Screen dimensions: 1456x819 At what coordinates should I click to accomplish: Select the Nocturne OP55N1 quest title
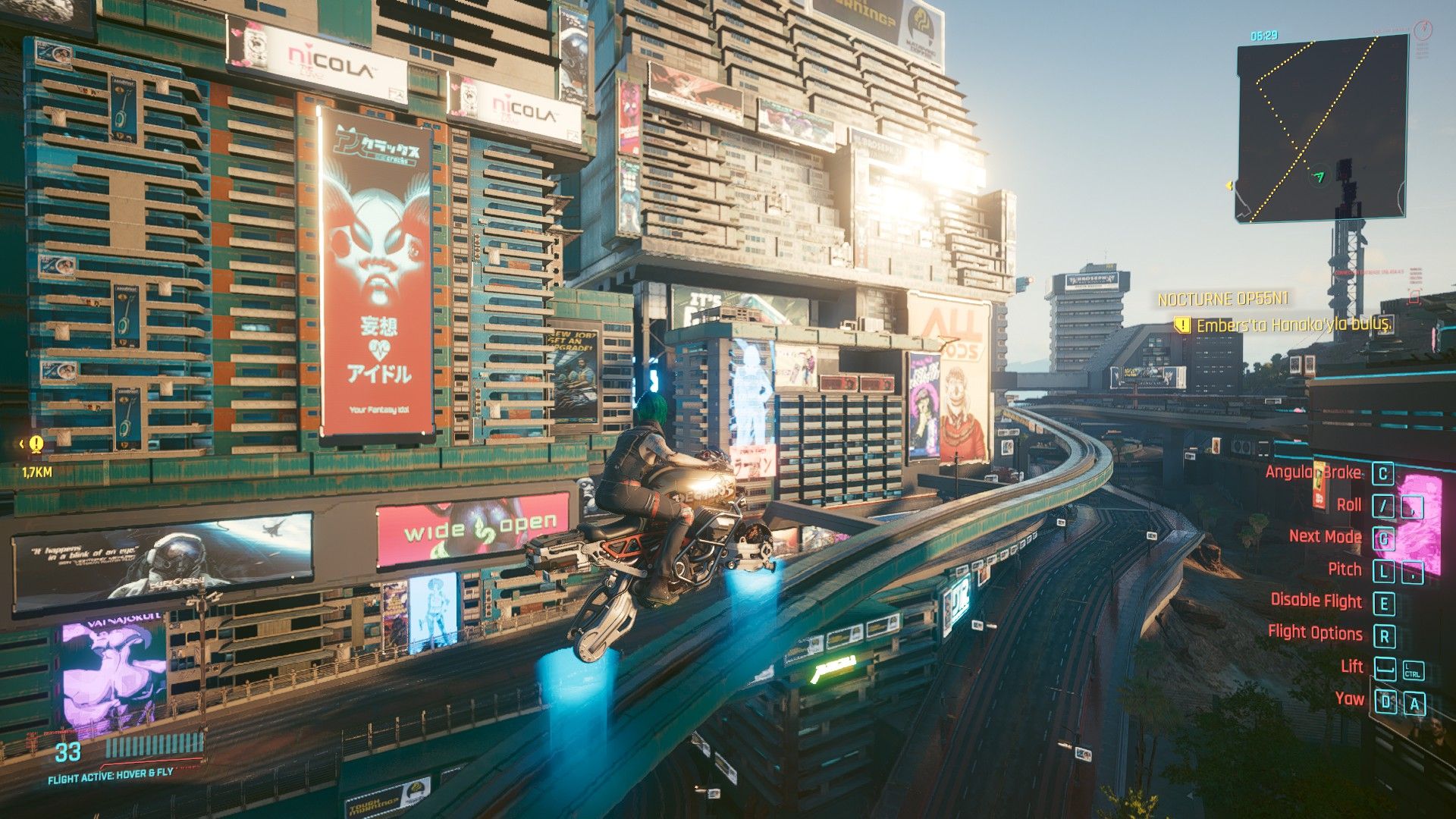point(1222,300)
